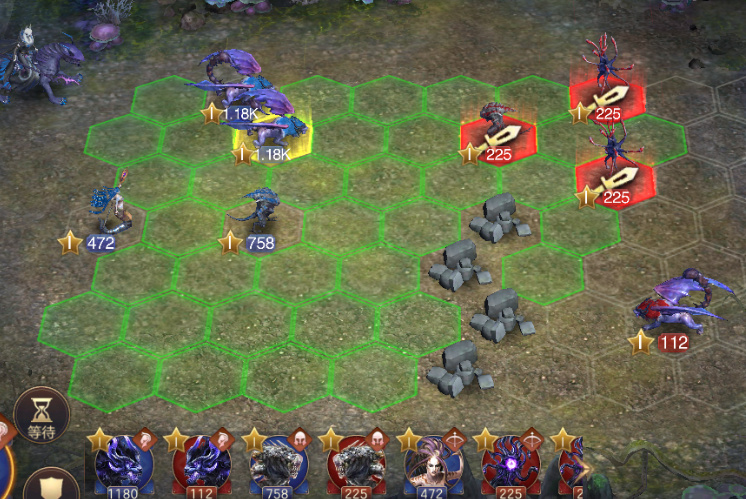Viewport: 746px width, 499px height.
Task: Choose the purple eye creature portrait showing 225
Action: coord(510,463)
